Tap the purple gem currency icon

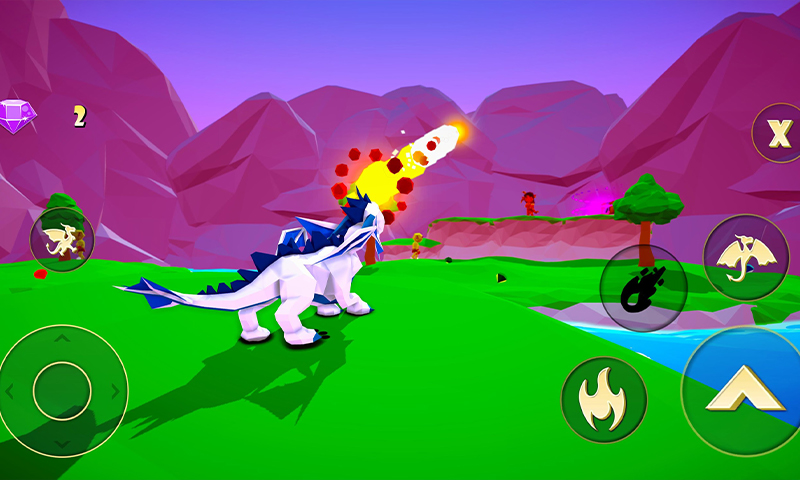16,115
